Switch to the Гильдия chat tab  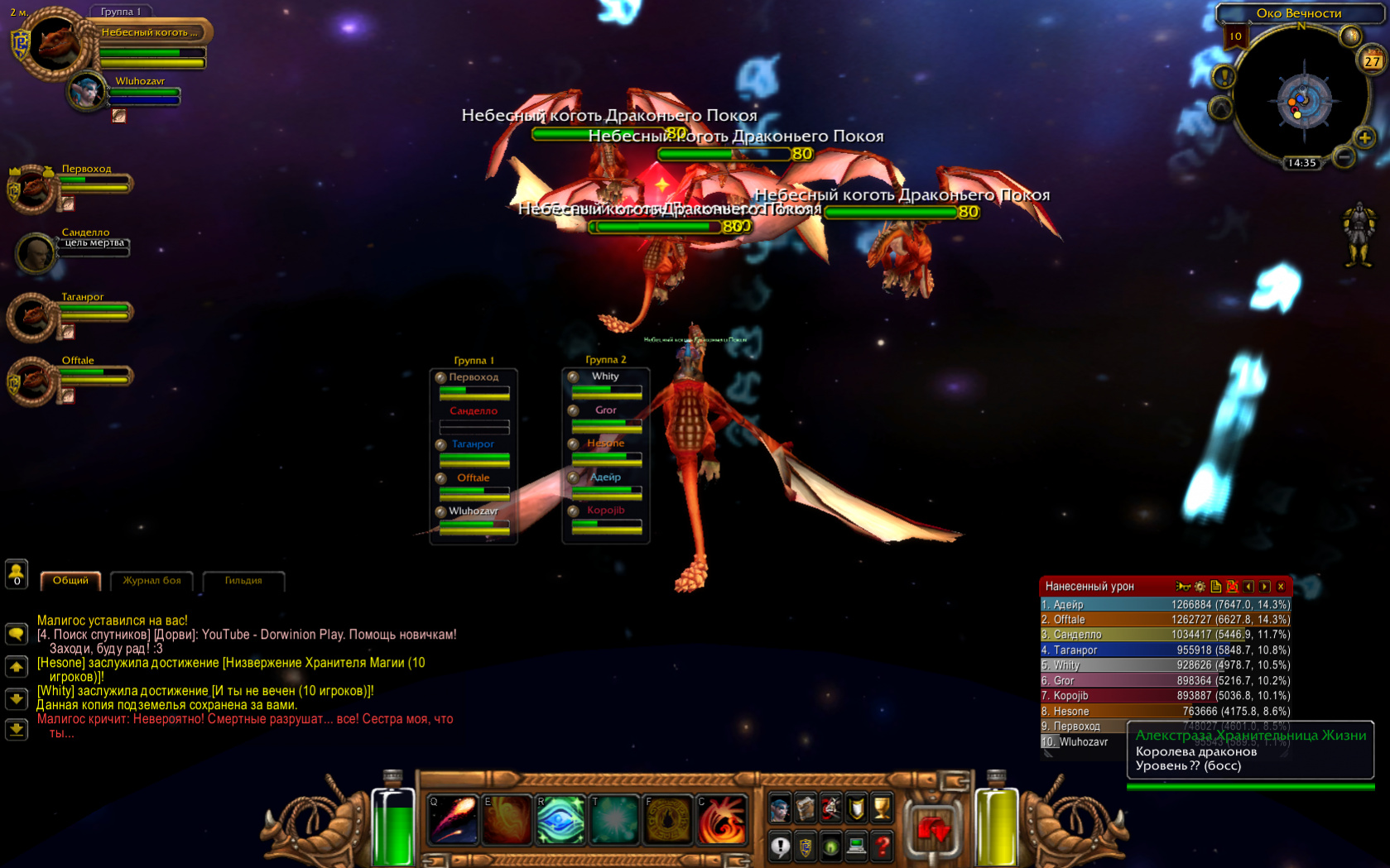(x=243, y=581)
